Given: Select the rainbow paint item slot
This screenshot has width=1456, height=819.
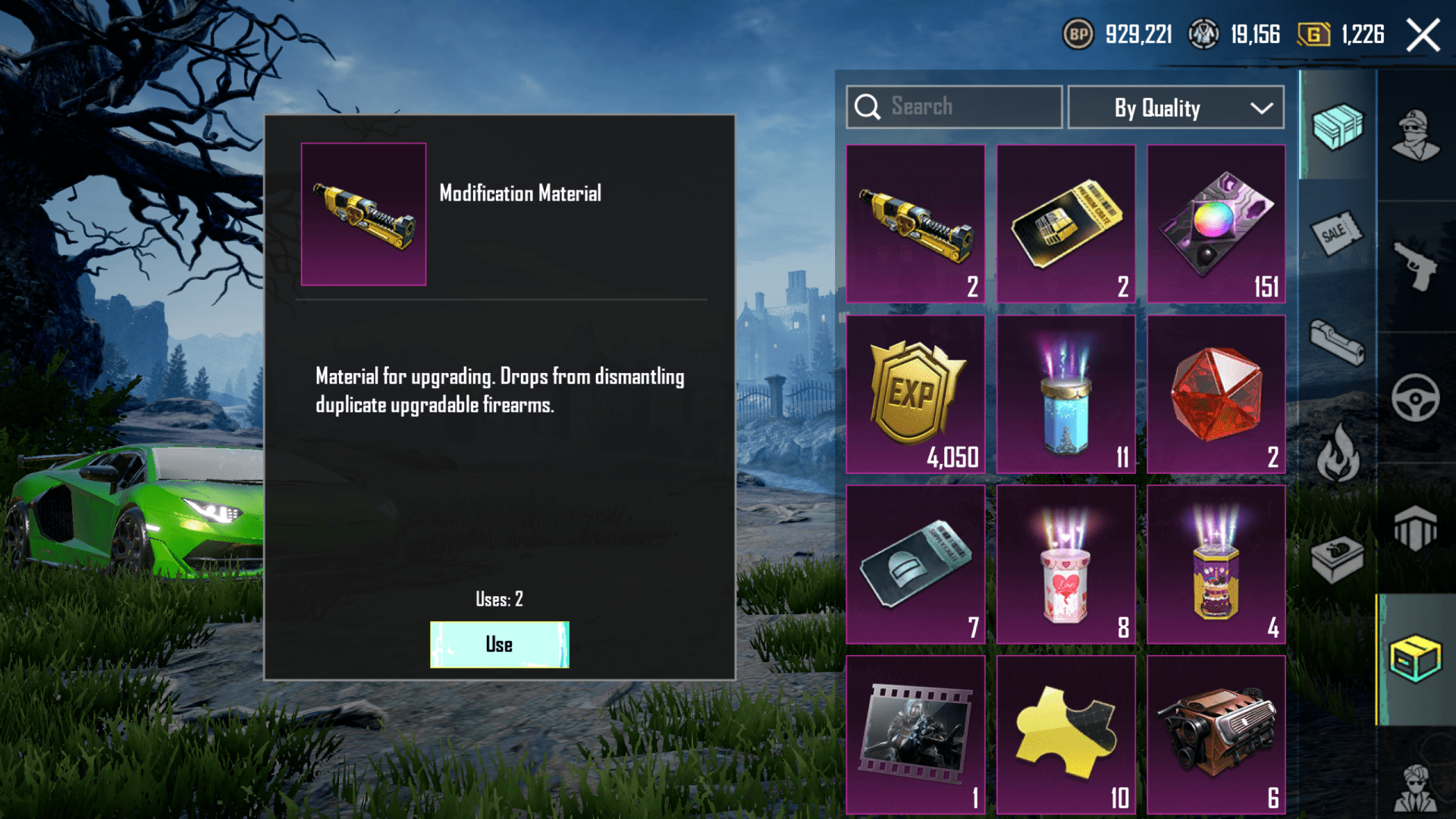Looking at the screenshot, I should (x=1216, y=224).
